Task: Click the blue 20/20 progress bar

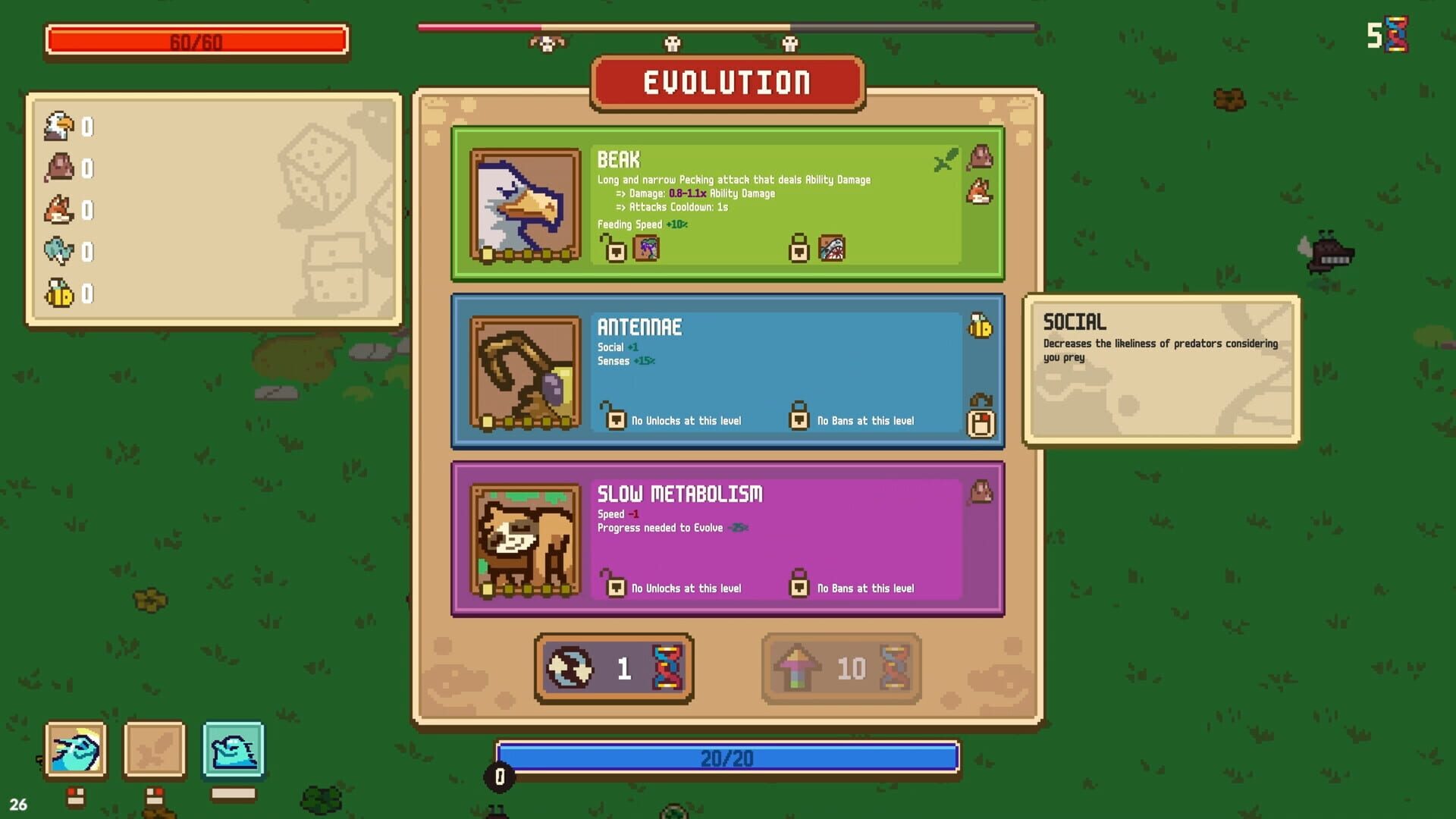Action: click(x=728, y=758)
